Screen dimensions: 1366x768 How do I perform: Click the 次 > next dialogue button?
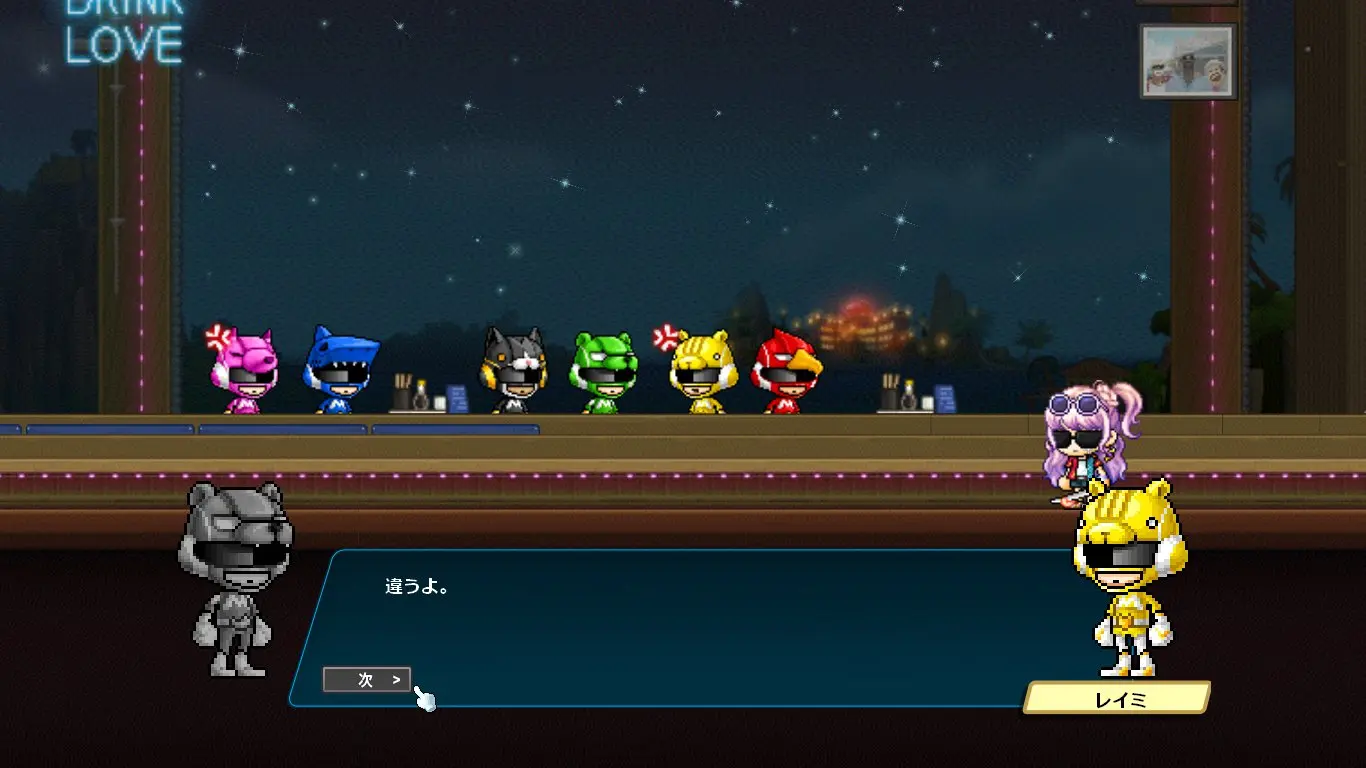pyautogui.click(x=367, y=680)
